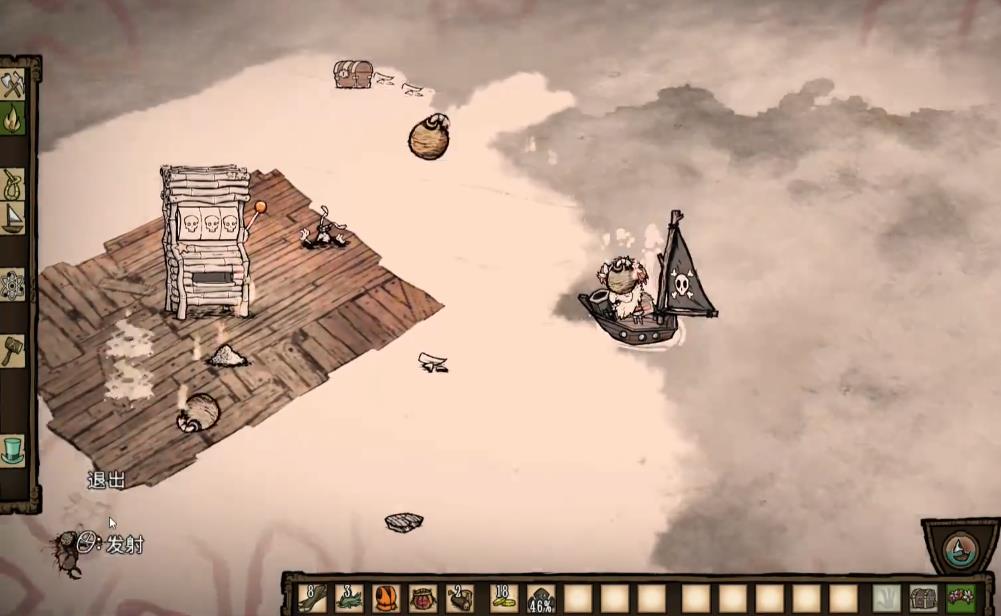Open the Tools crafting tab

(x=12, y=85)
